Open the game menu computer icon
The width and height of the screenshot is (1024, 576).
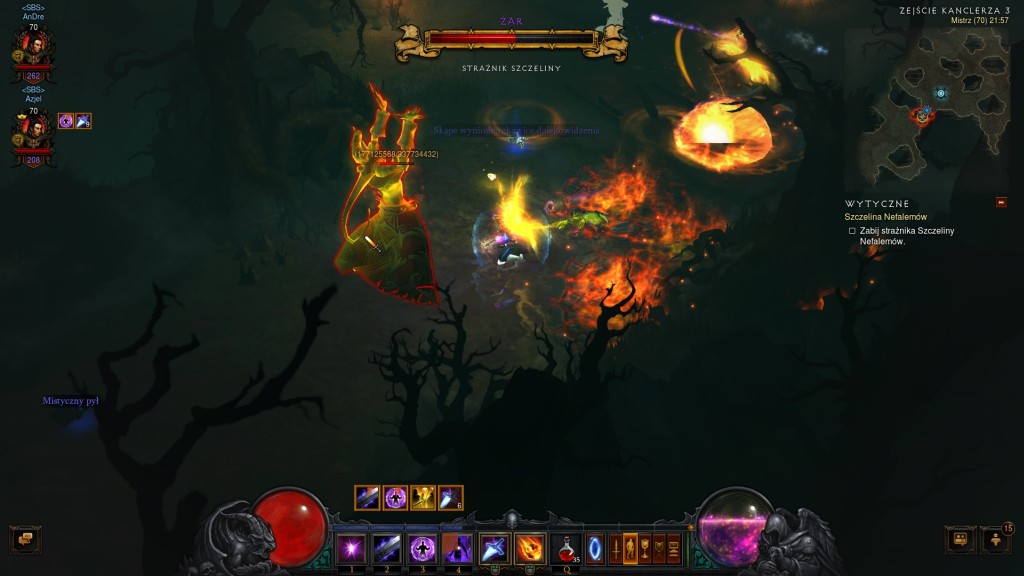[674, 548]
